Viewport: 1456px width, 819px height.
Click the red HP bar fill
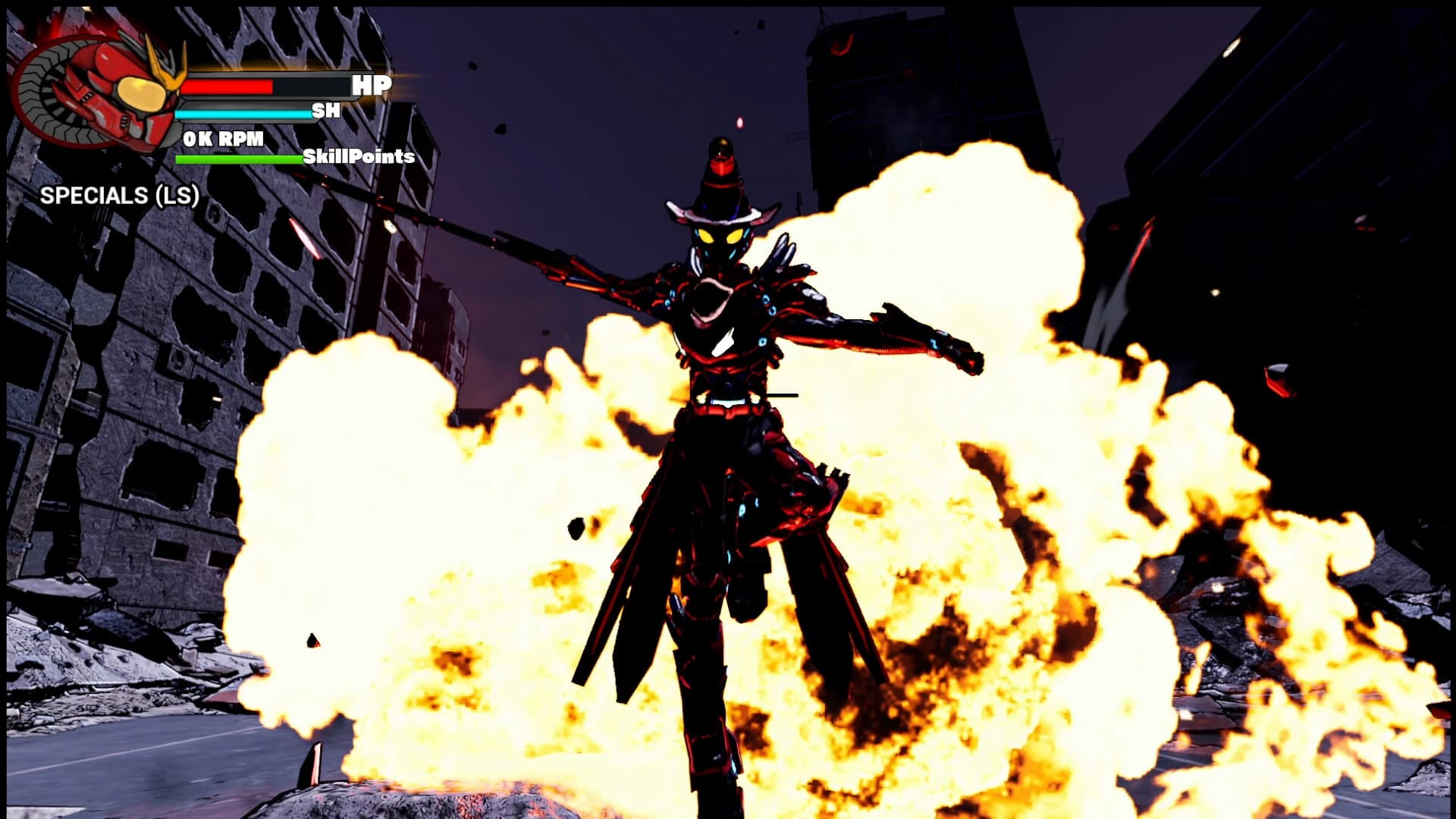tap(227, 86)
